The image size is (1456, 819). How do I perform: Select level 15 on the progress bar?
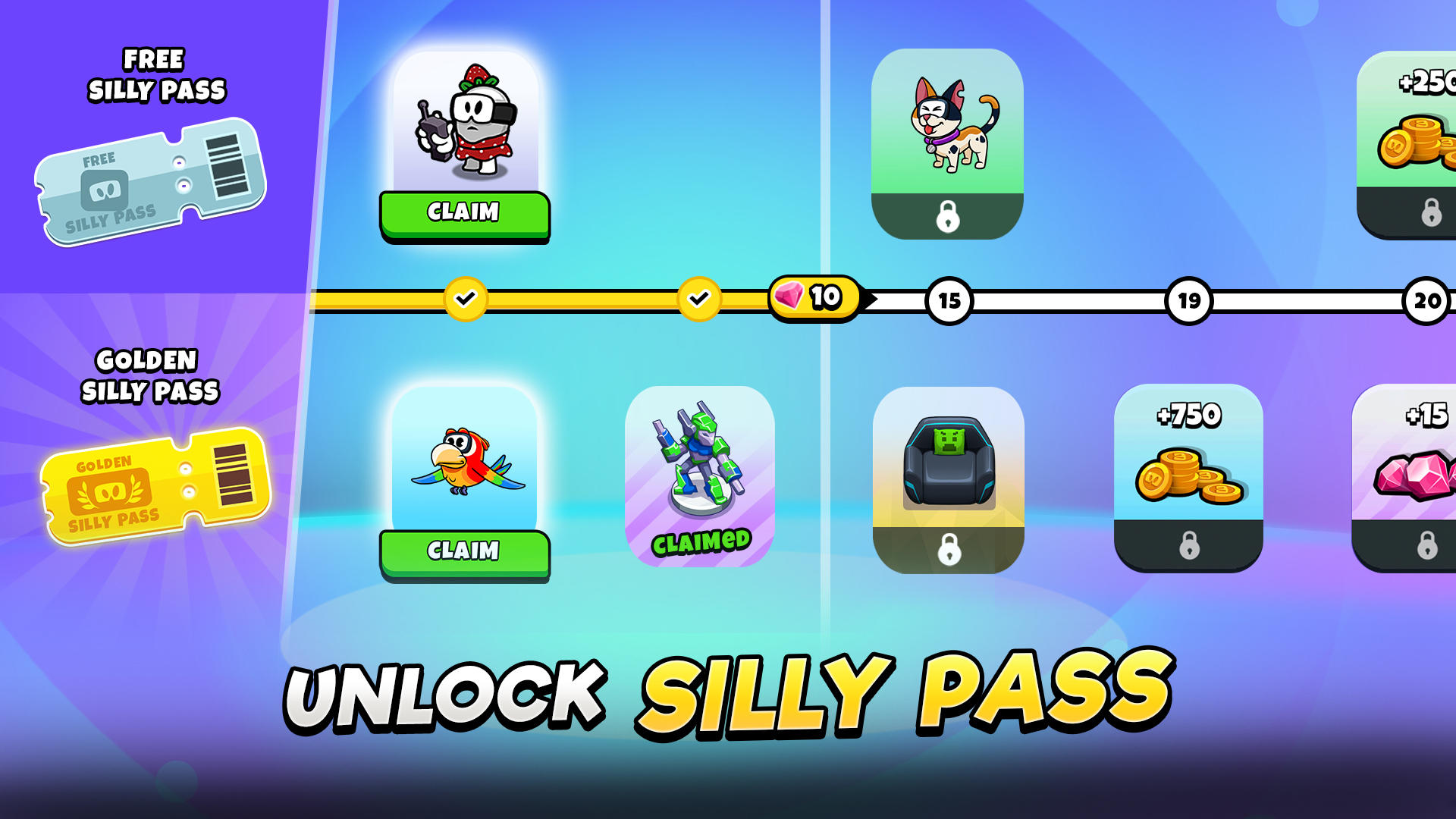[949, 300]
